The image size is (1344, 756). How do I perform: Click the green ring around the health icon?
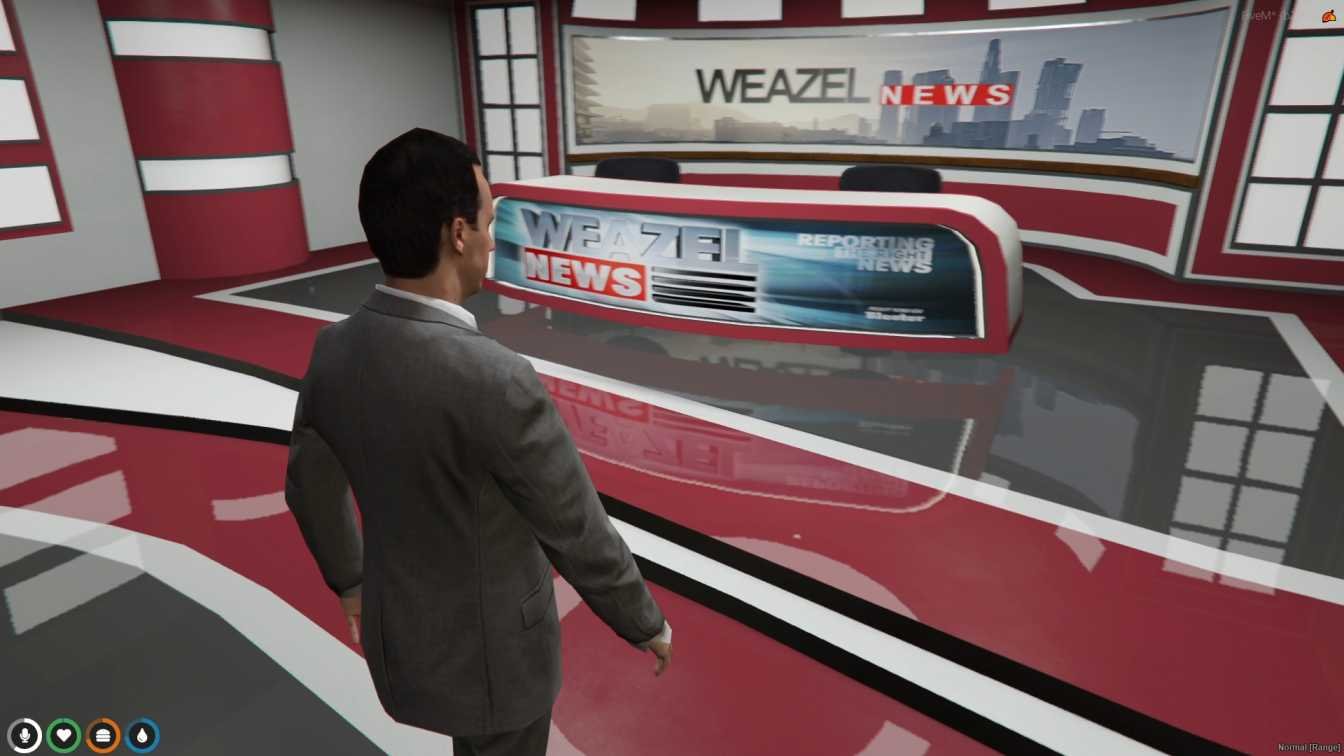(64, 722)
